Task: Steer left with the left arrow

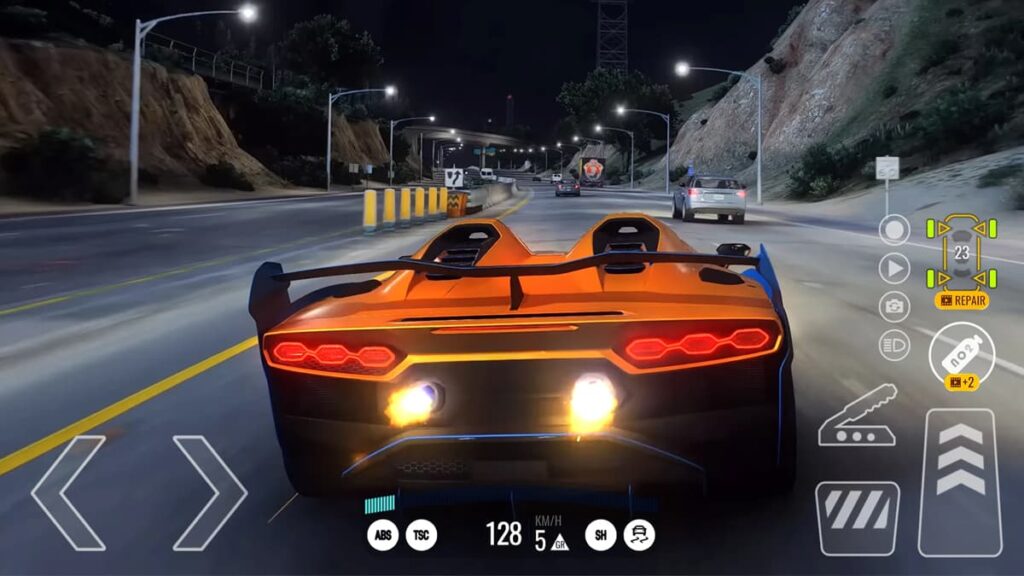Action: (x=68, y=492)
